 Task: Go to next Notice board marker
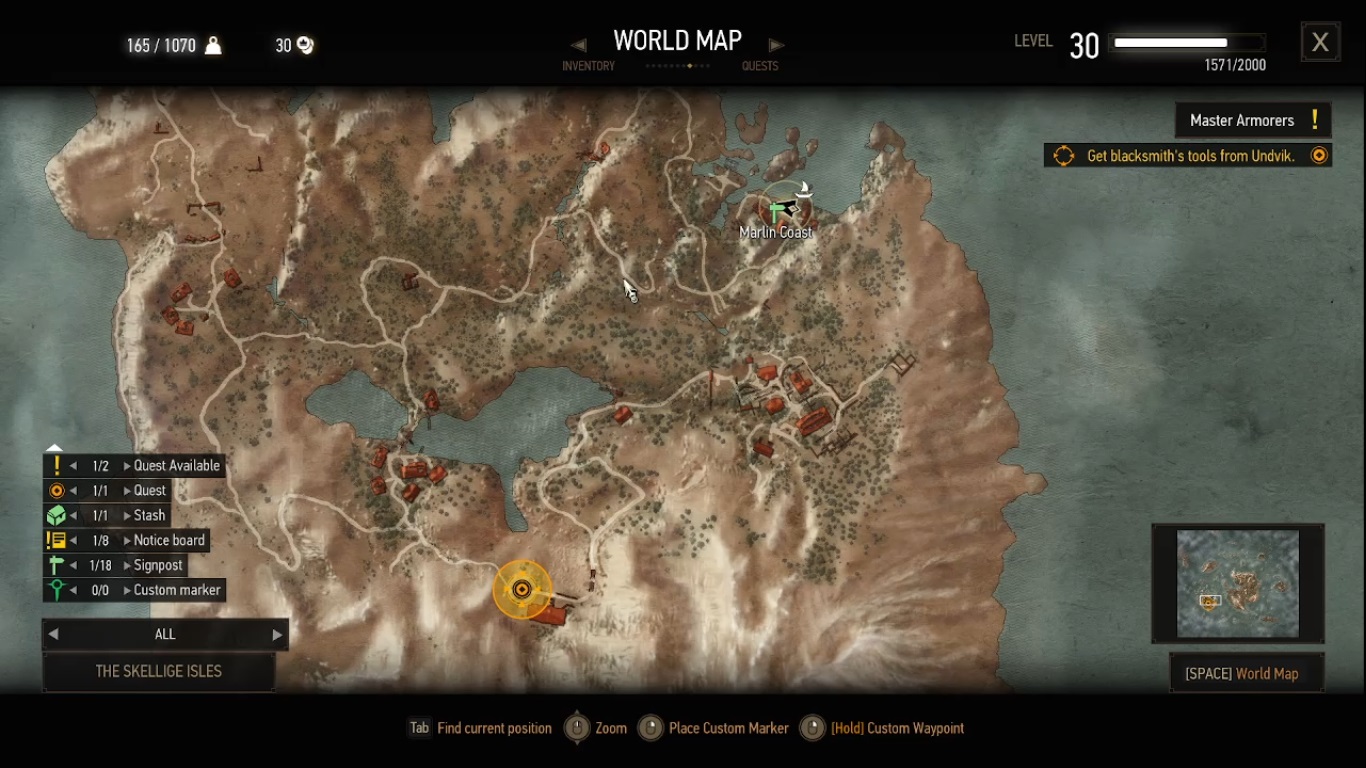click(127, 541)
